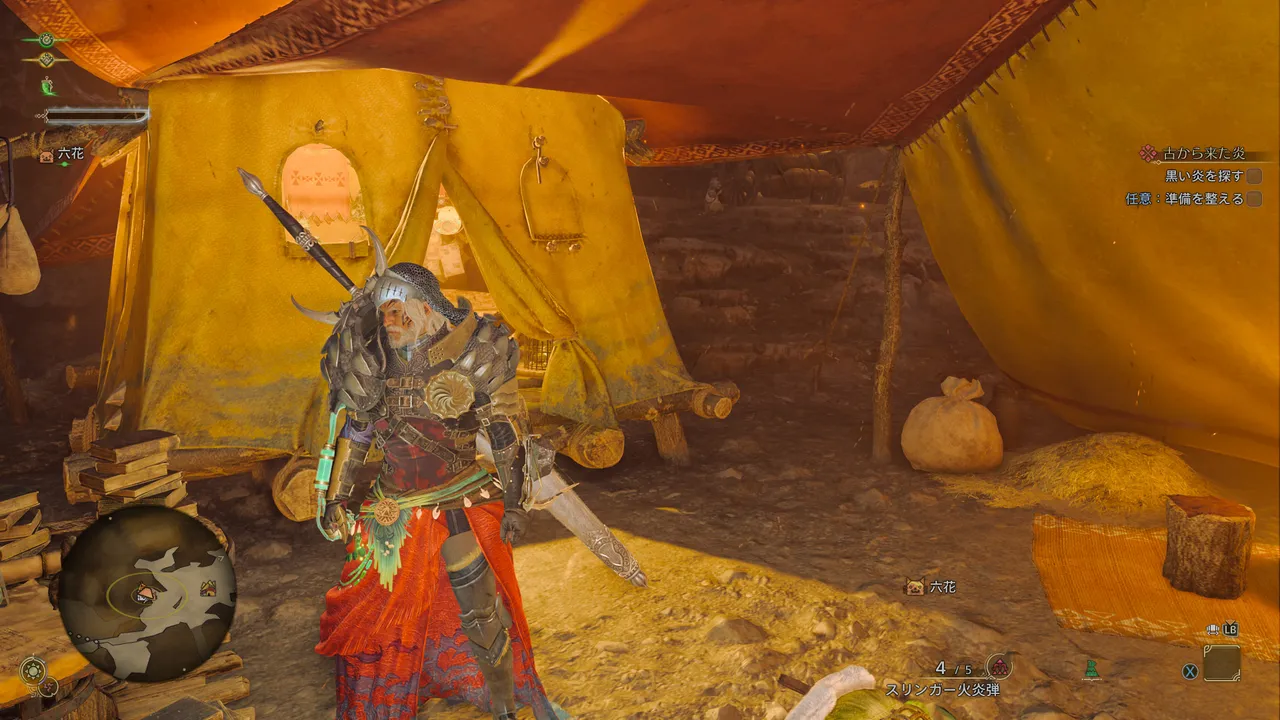Tick the 任意：準備を整える objective box
This screenshot has height=720, width=1280.
pos(1253,199)
